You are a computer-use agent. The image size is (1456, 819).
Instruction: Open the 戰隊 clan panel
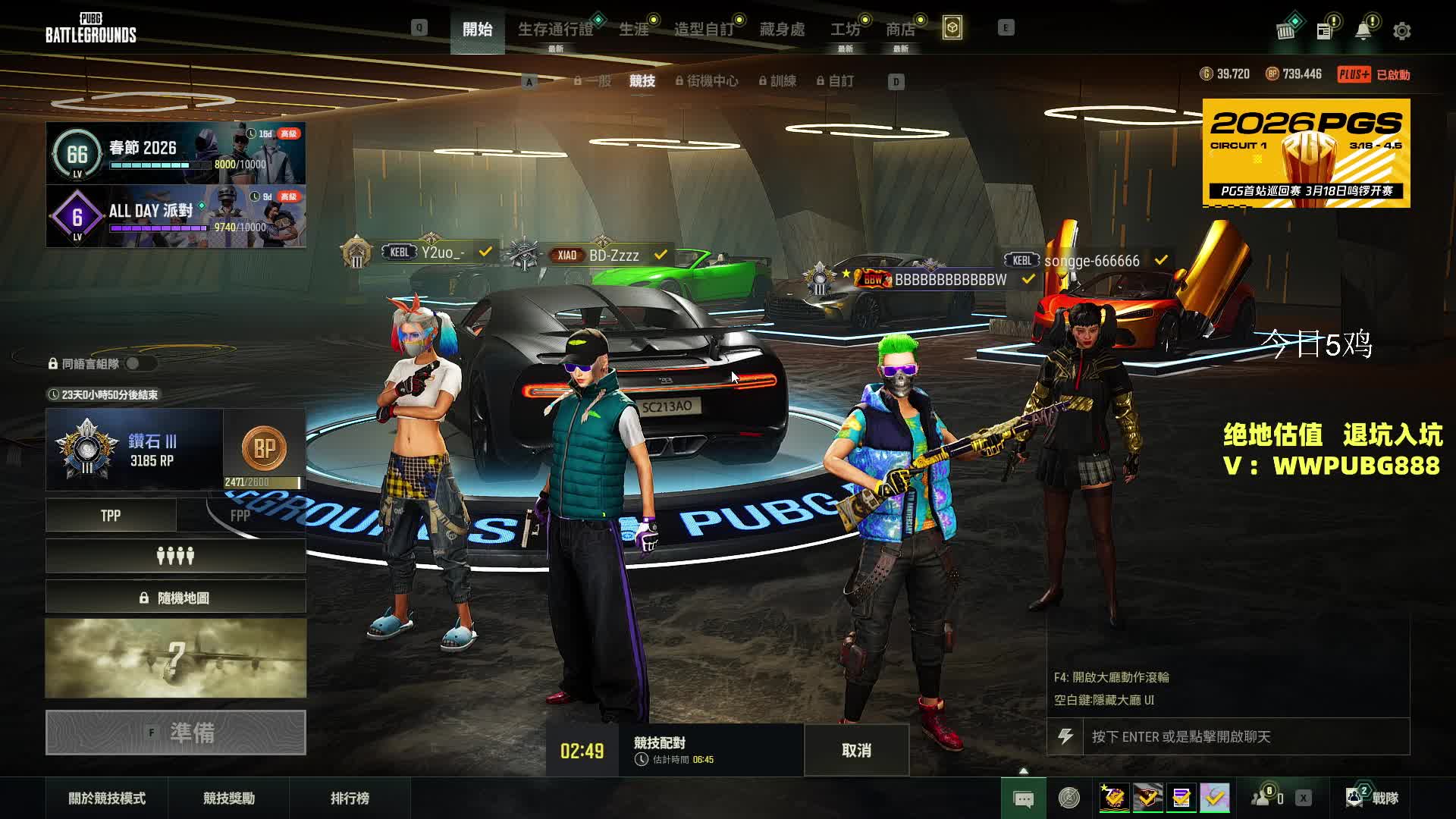click(x=1372, y=798)
